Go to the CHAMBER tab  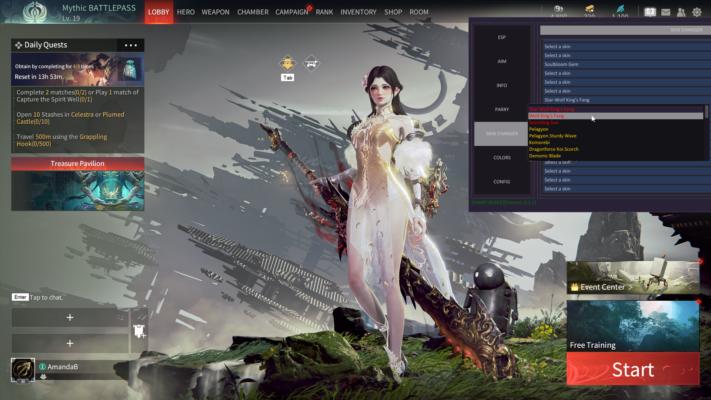pos(252,12)
